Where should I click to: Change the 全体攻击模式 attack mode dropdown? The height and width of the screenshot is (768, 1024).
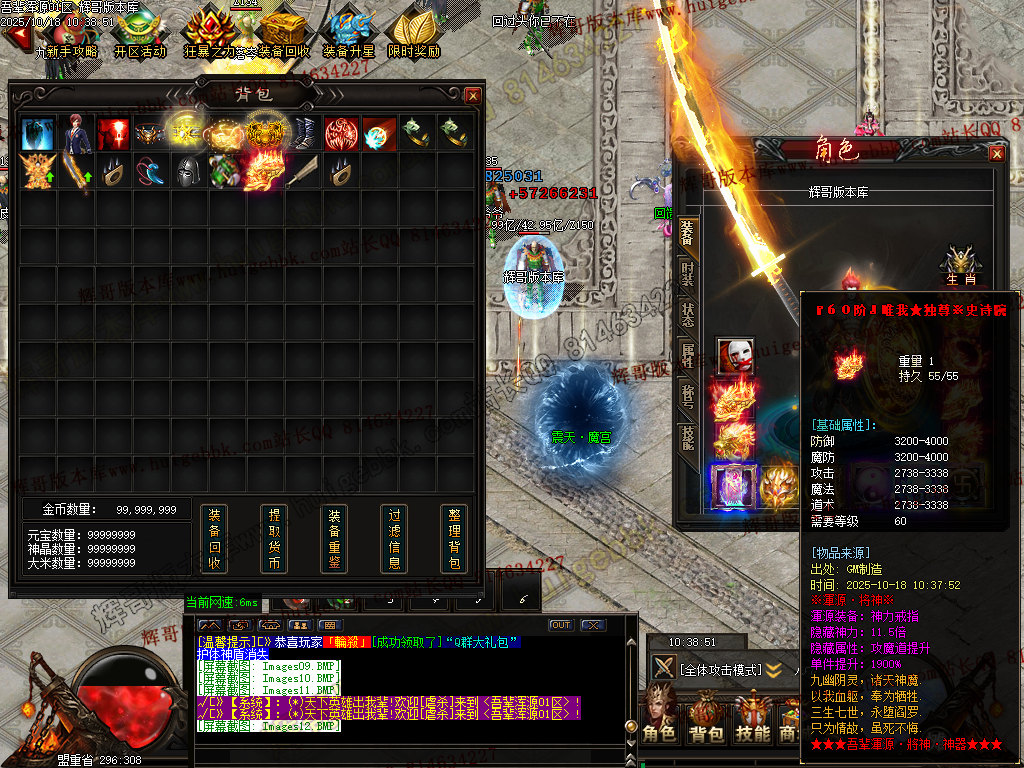point(722,669)
